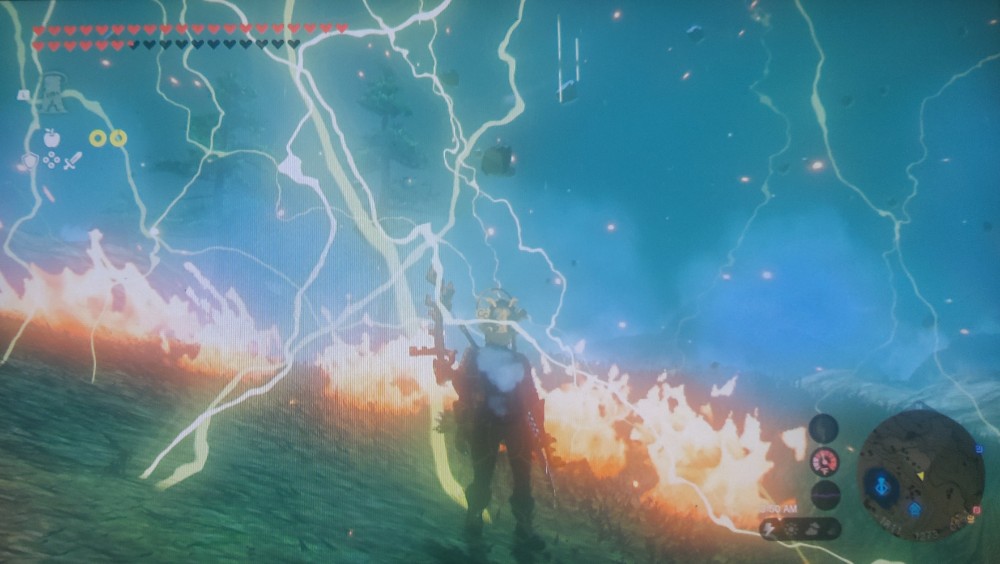Image resolution: width=1000 pixels, height=564 pixels.
Task: Select the blue Sheikah tower marker on minimap
Action: [x=882, y=488]
